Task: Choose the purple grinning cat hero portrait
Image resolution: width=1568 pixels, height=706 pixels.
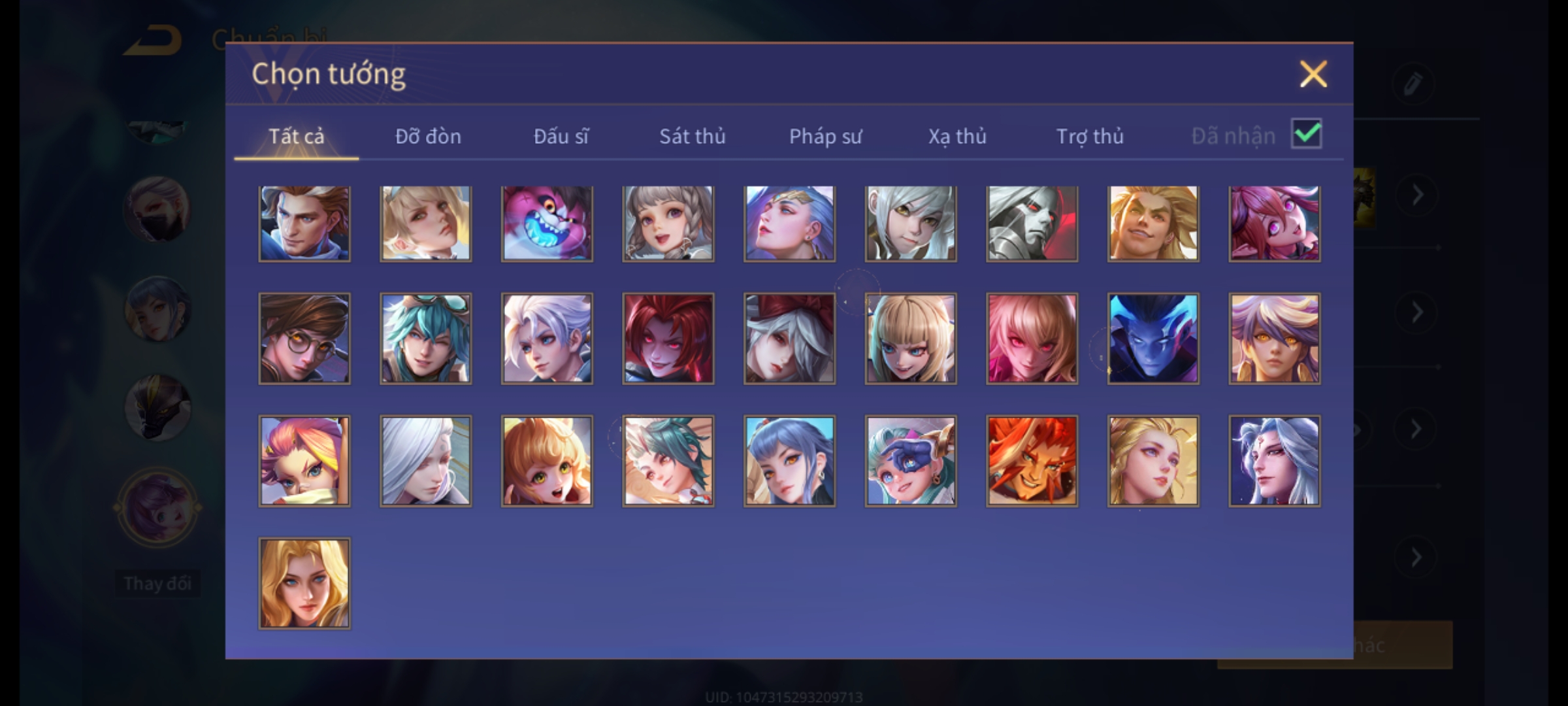Action: 547,224
